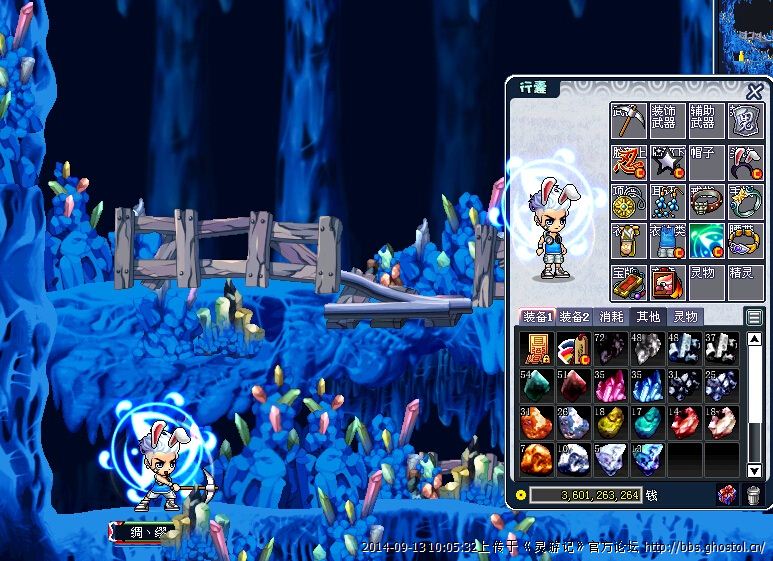773x561 pixels.
Task: Click the bunny ears equipment slot
Action: tap(745, 160)
